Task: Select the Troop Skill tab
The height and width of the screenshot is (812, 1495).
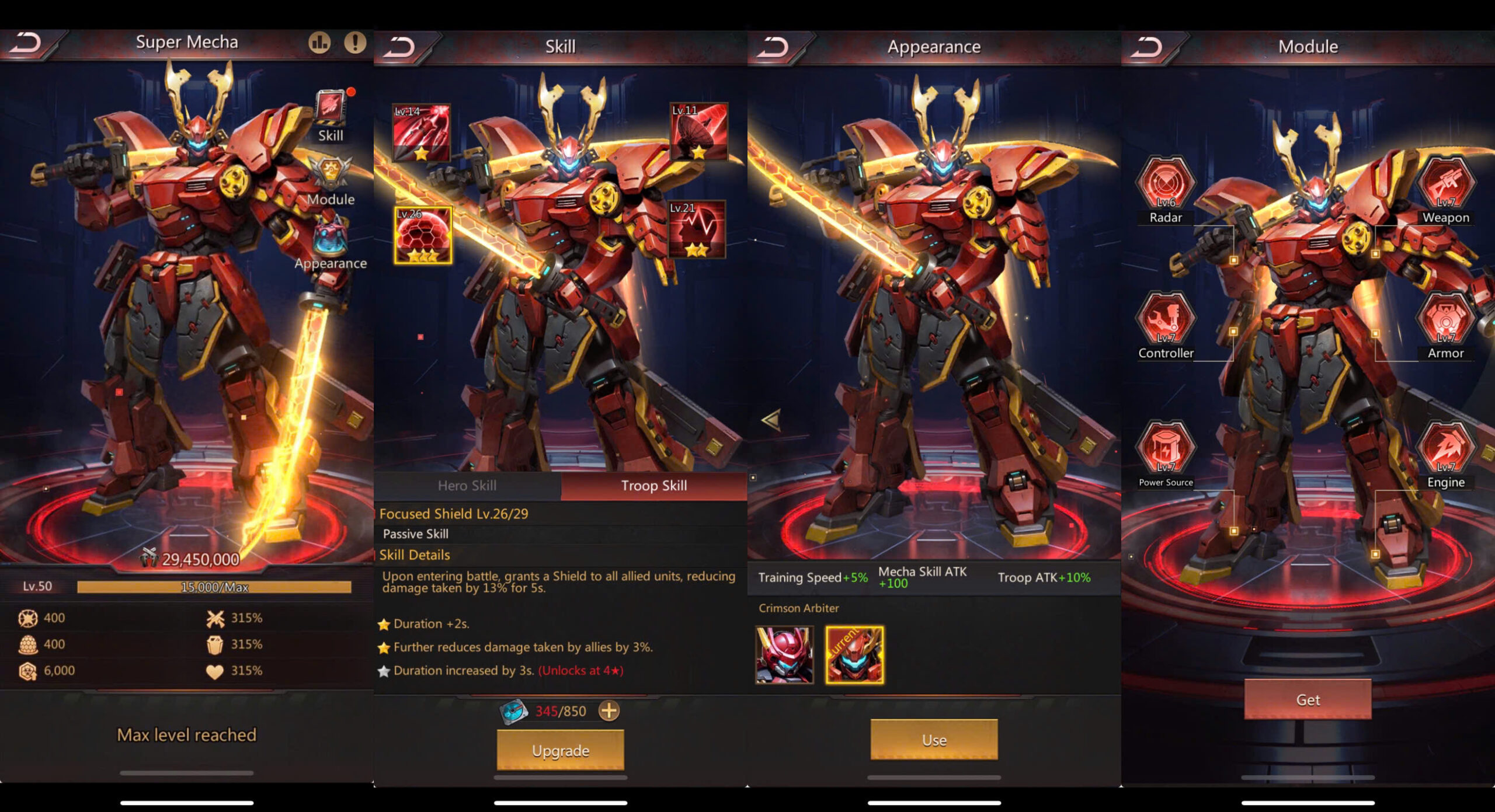Action: [x=654, y=486]
